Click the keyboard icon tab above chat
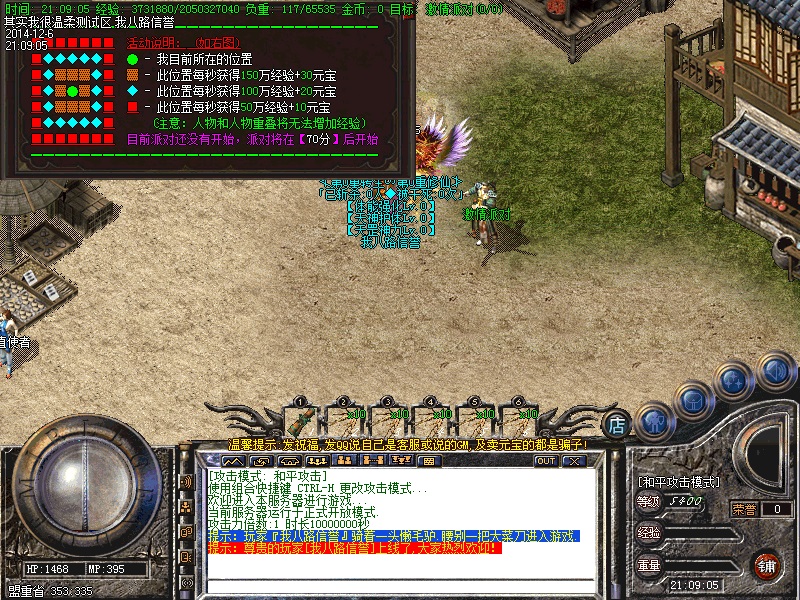The image size is (800, 600). (x=428, y=461)
